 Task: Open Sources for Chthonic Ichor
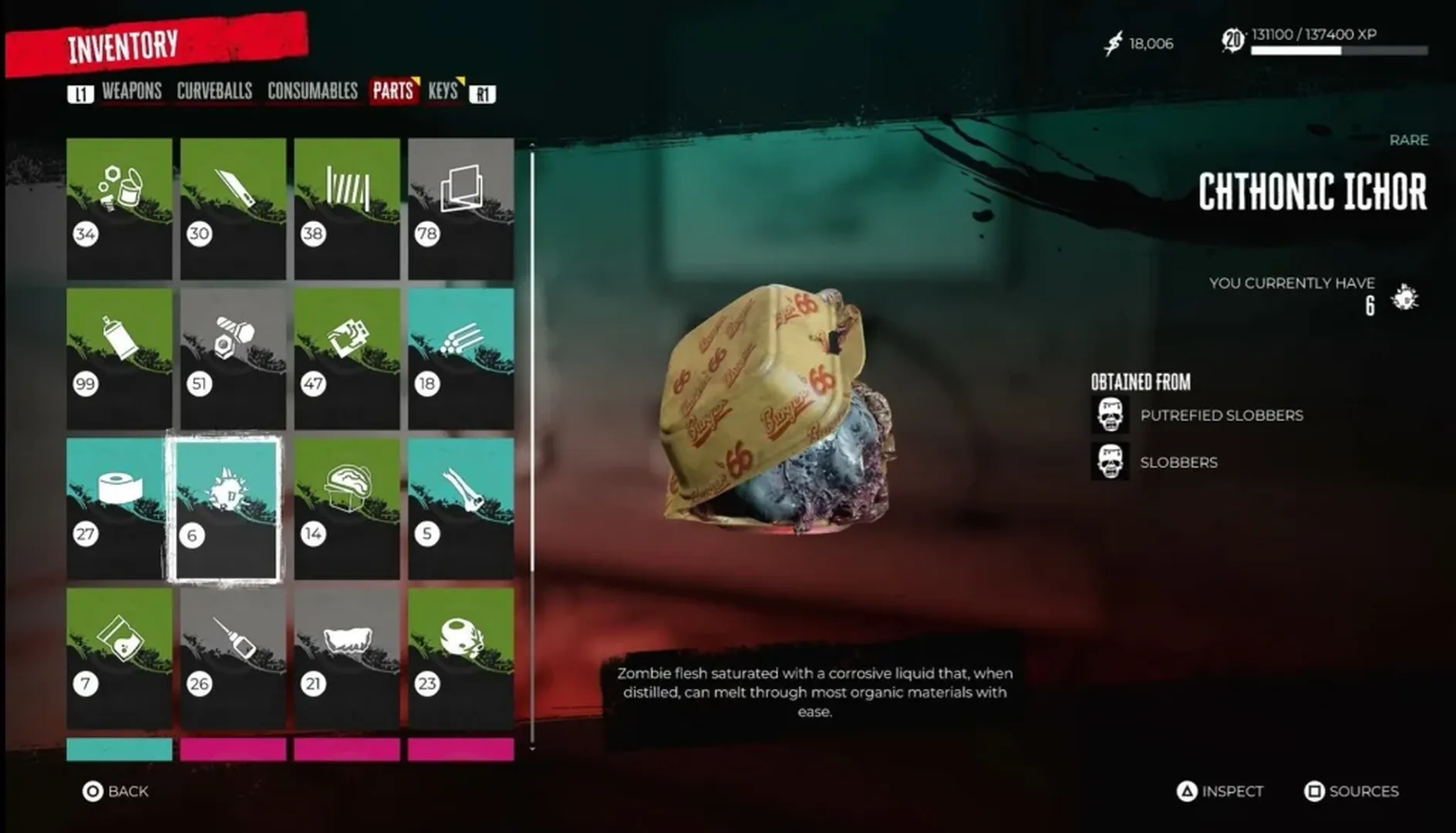[1352, 791]
